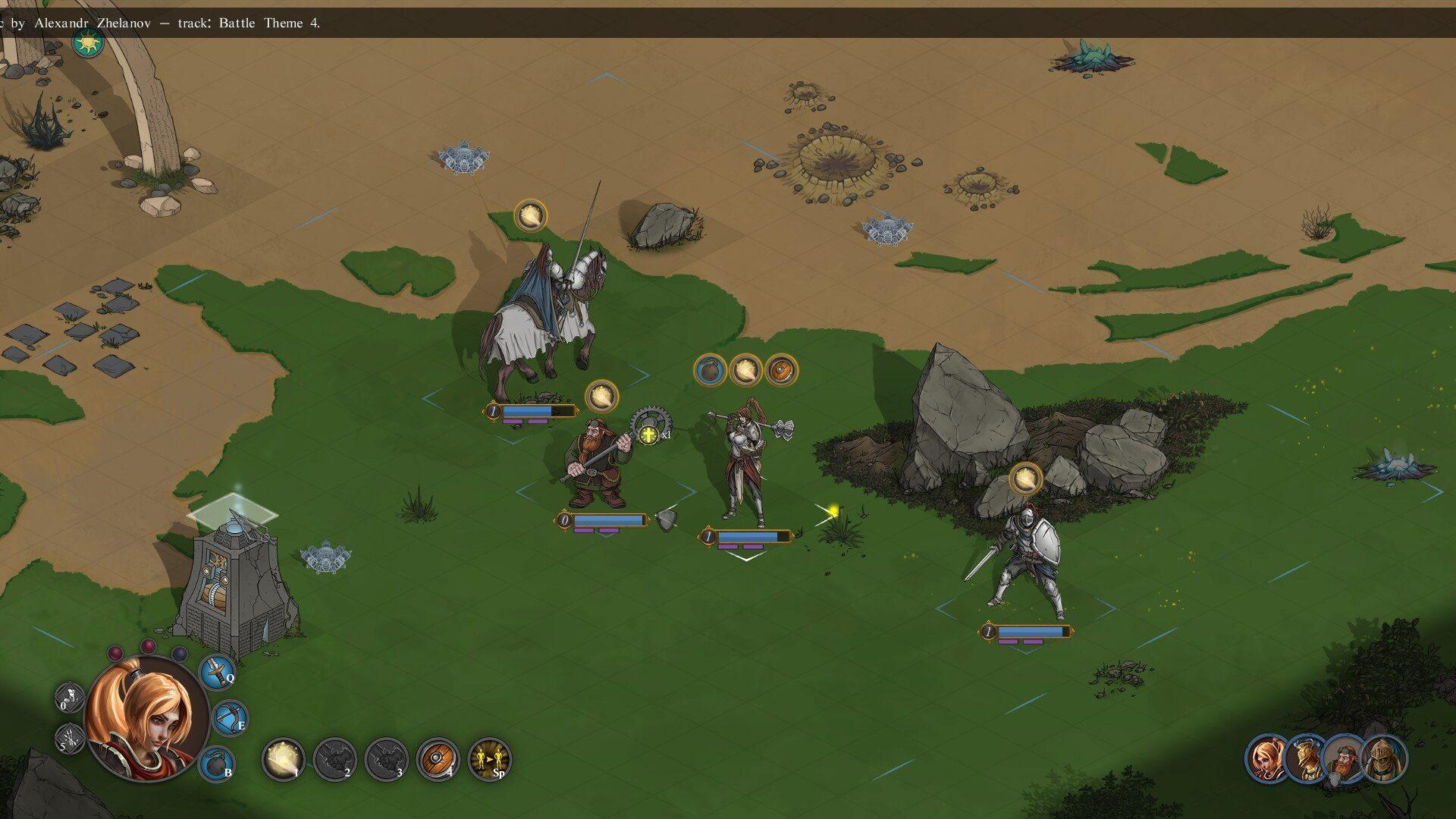Pick the bearded dwarf turn order portrait
Image resolution: width=1456 pixels, height=819 pixels.
pyautogui.click(x=1345, y=758)
